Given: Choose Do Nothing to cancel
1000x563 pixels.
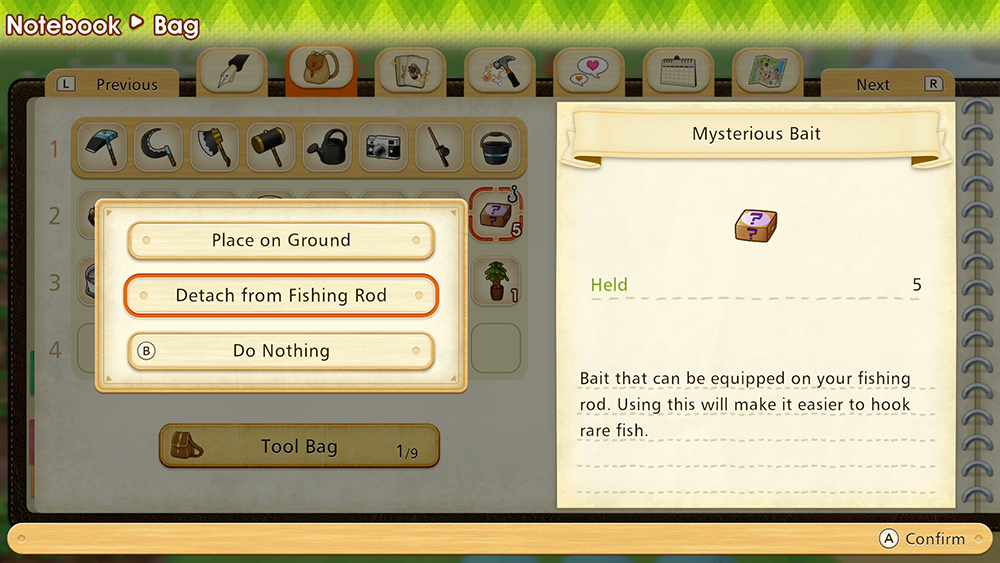Looking at the screenshot, I should point(281,351).
